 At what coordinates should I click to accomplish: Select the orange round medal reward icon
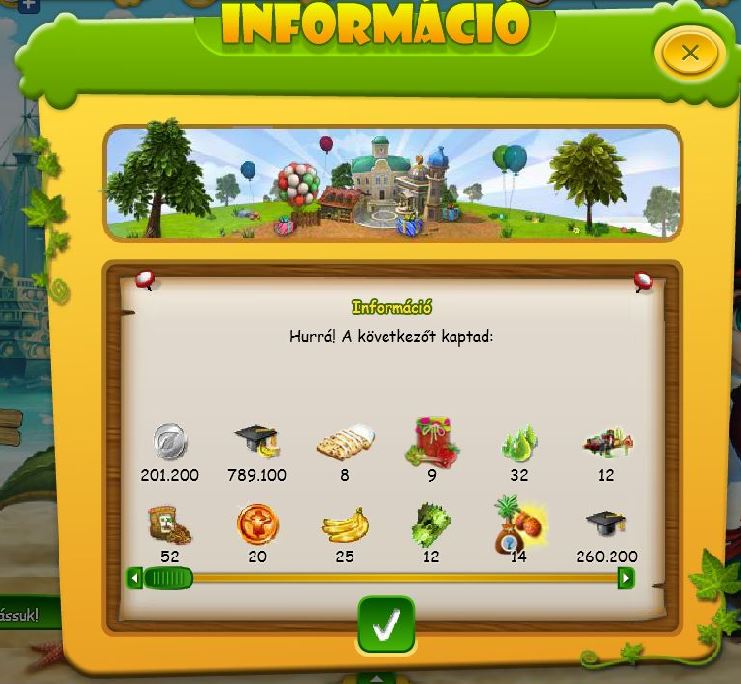pos(257,523)
